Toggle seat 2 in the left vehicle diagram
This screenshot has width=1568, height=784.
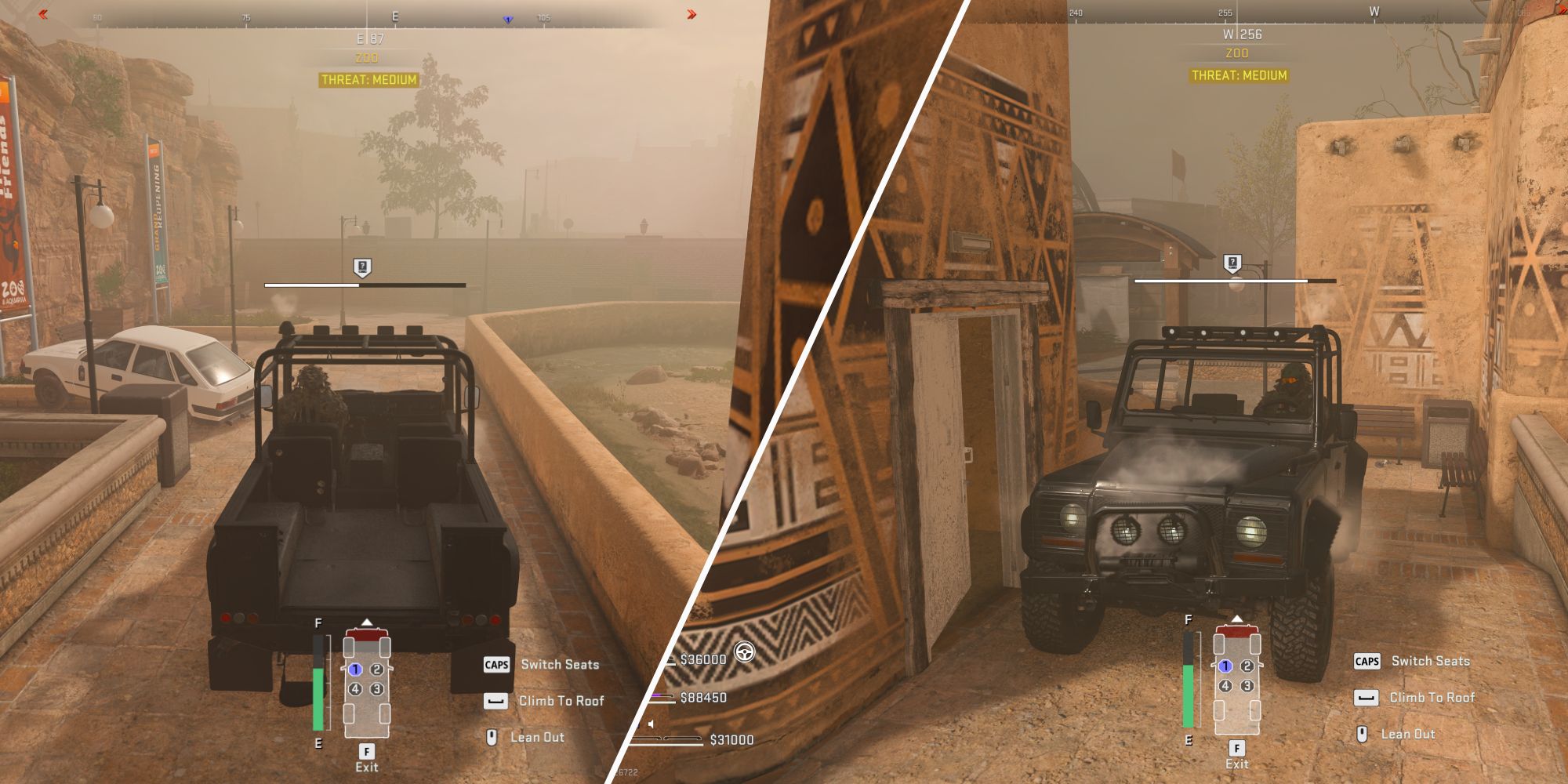376,668
